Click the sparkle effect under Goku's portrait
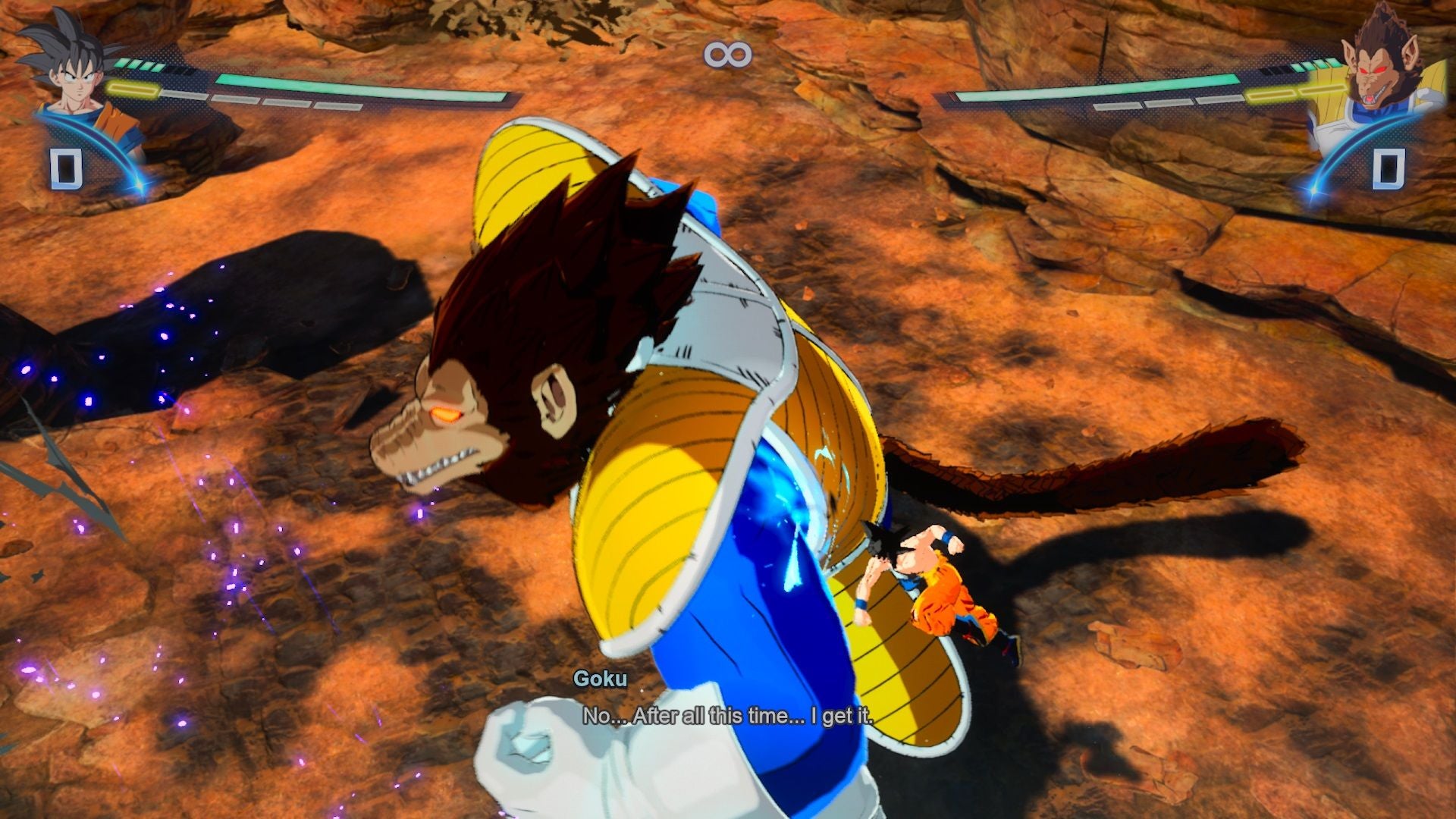Image resolution: width=1456 pixels, height=819 pixels. tap(136, 184)
